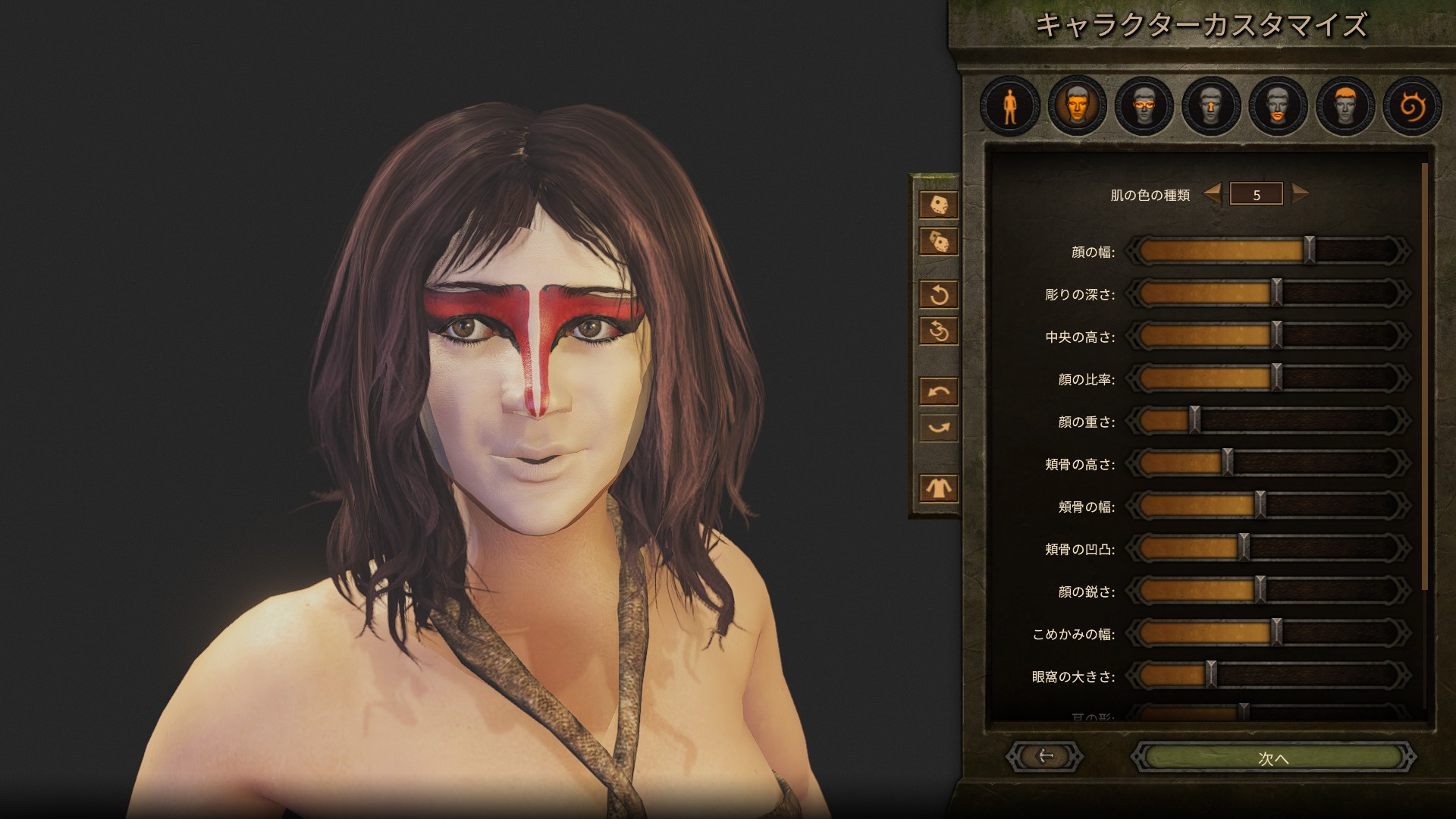Image resolution: width=1456 pixels, height=819 pixels.
Task: Click the 彫りの深さ slider
Action: pos(1276,293)
